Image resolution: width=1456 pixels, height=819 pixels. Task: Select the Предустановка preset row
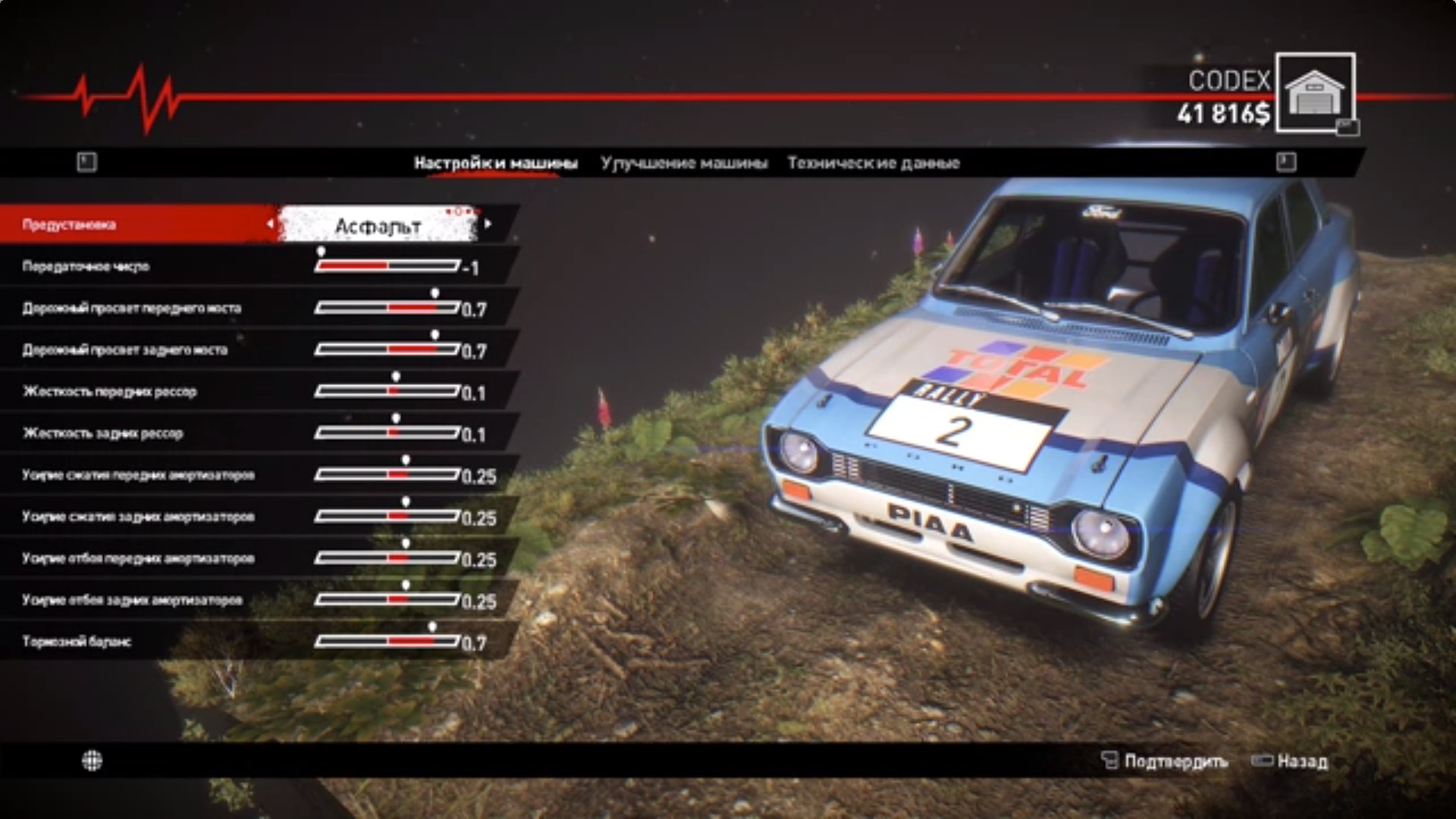click(x=136, y=224)
